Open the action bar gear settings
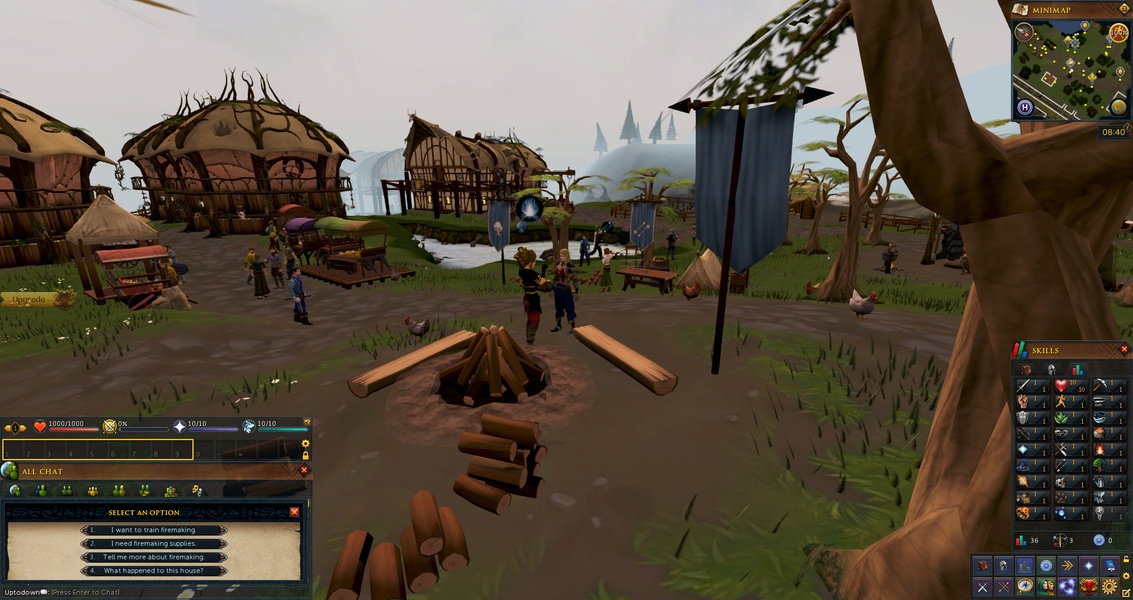Screen dimensions: 1133x600 tap(305, 444)
